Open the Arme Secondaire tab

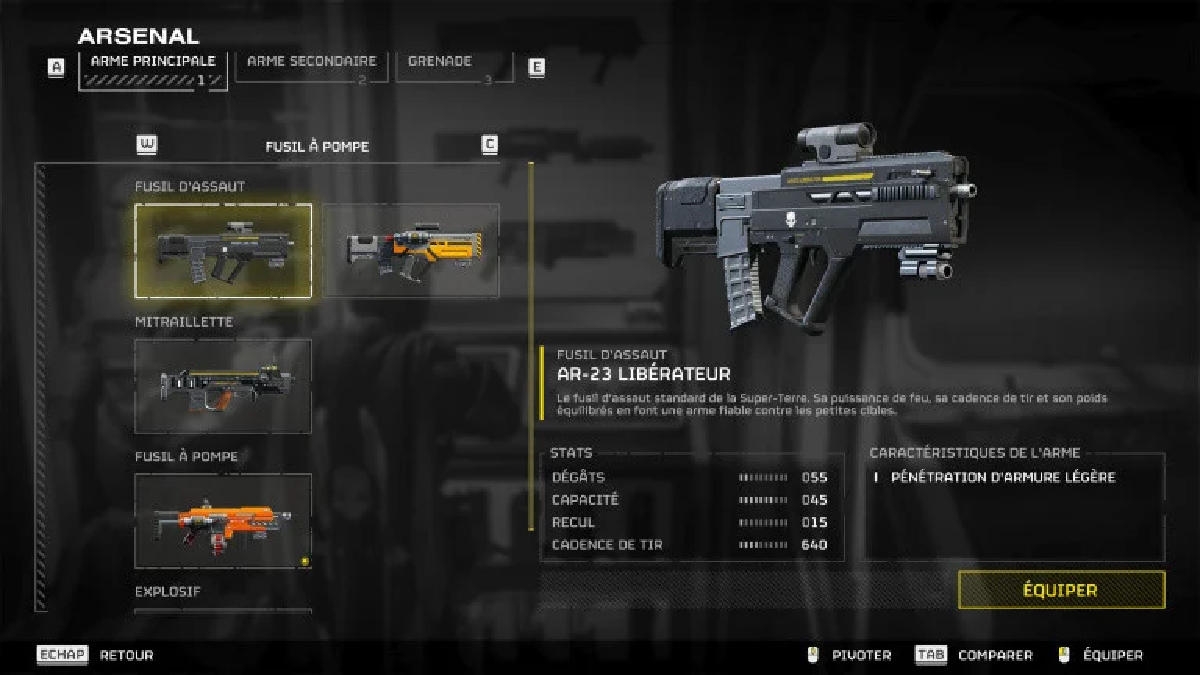[311, 66]
